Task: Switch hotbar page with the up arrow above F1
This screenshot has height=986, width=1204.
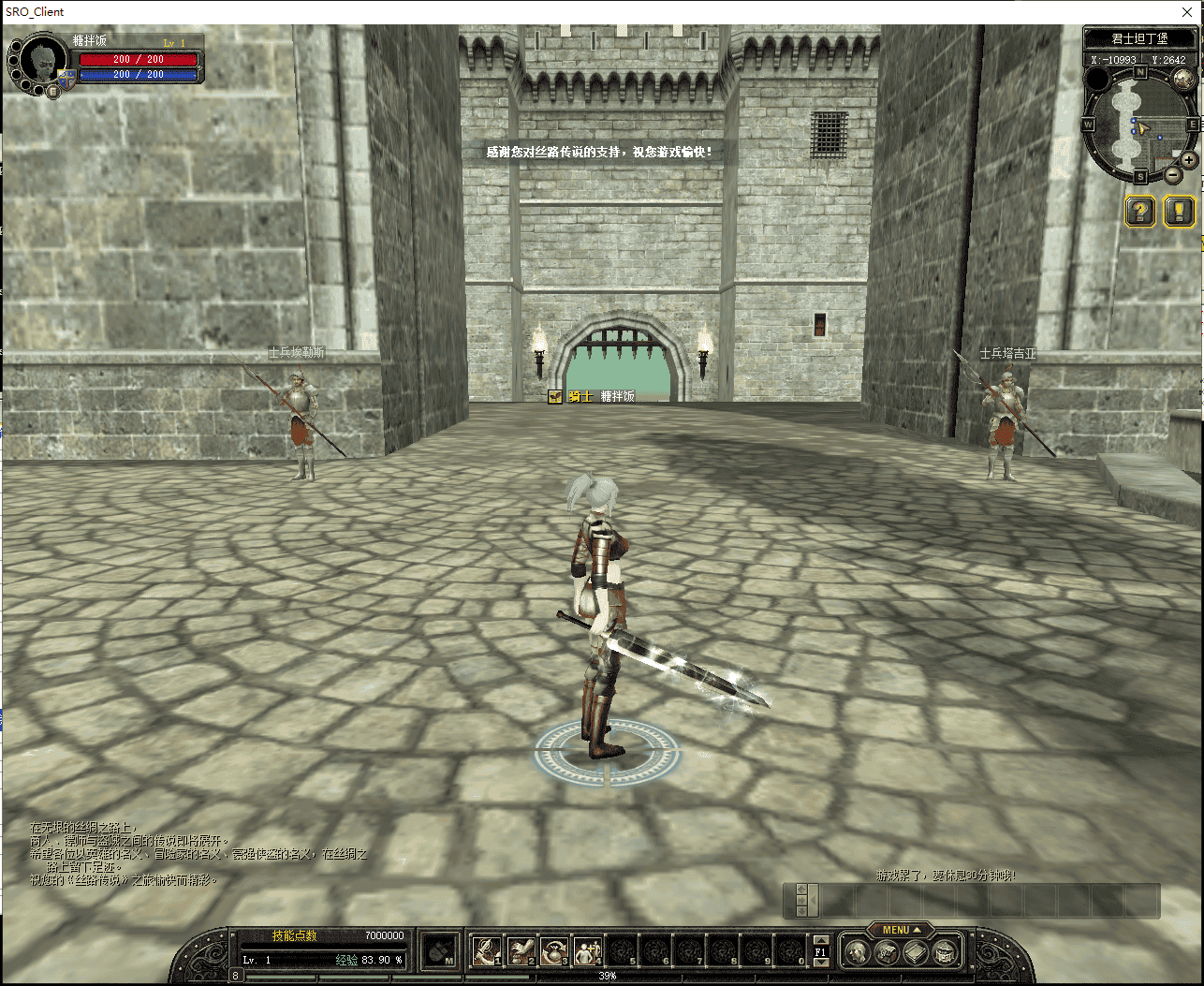Action: tap(821, 940)
